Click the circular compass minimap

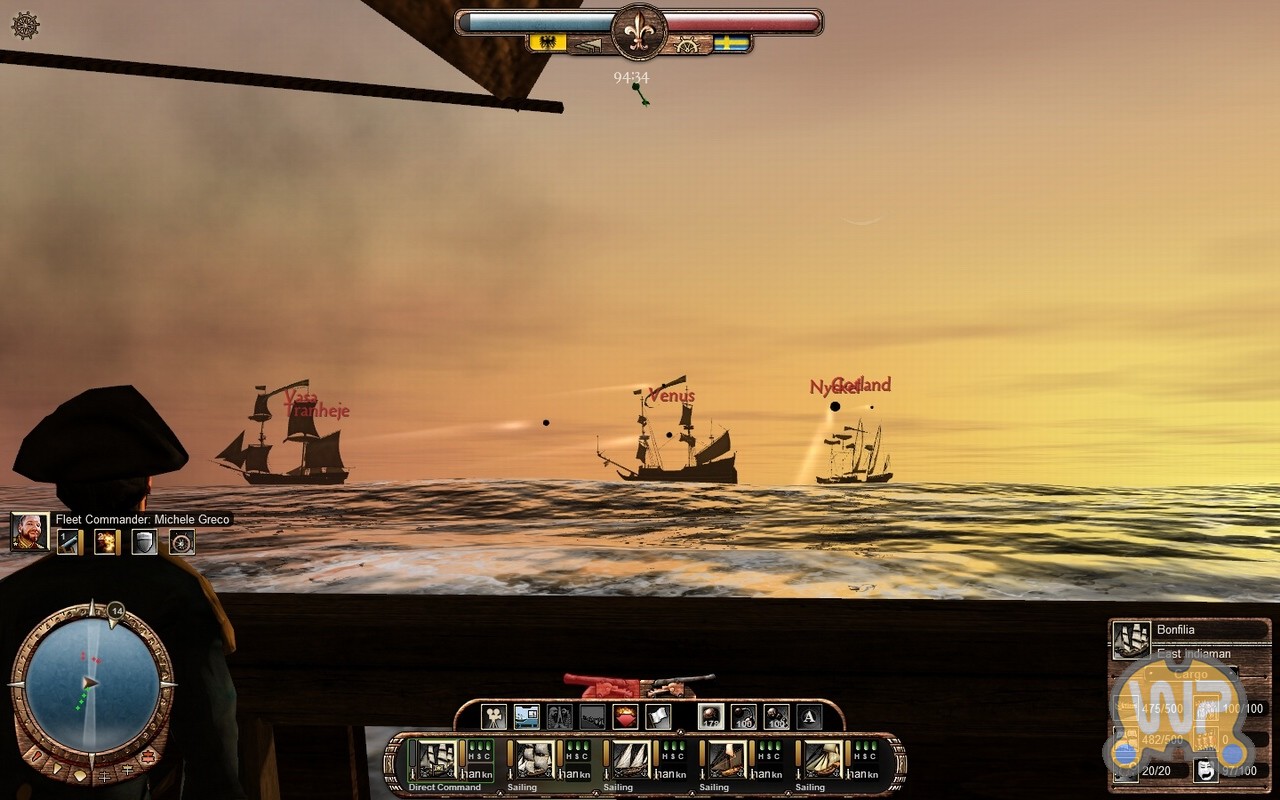click(x=91, y=684)
